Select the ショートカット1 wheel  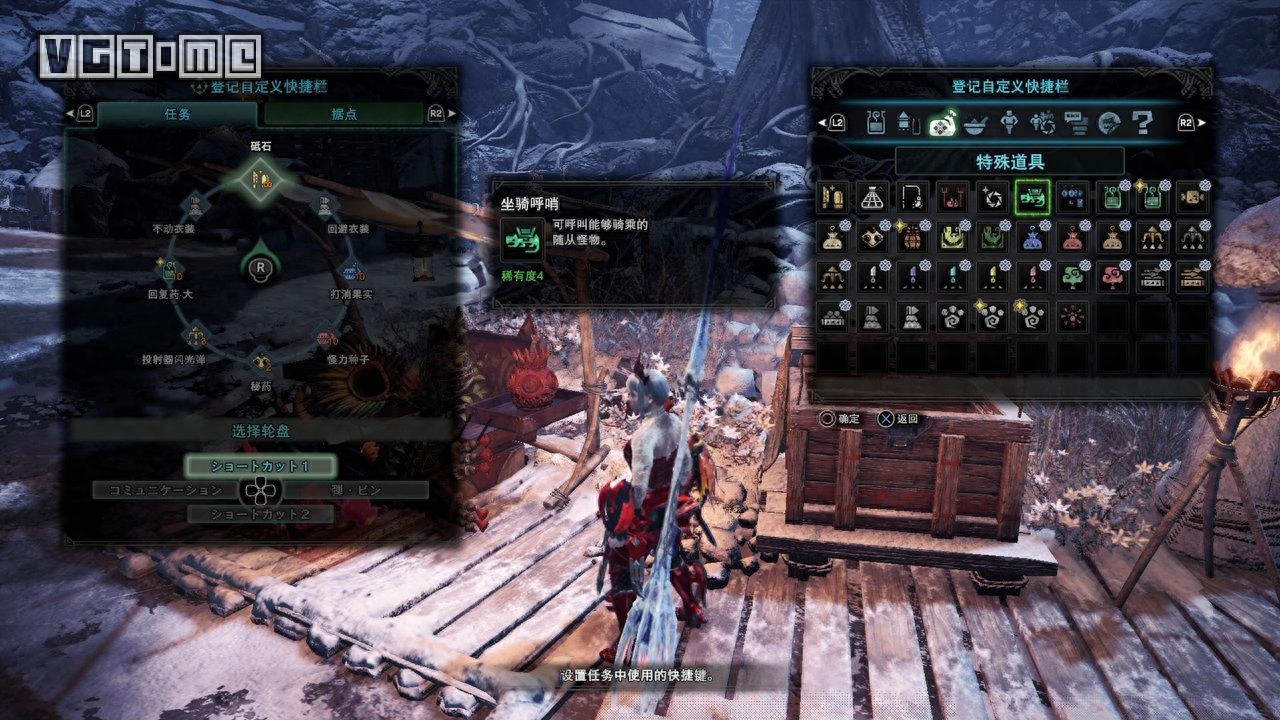pyautogui.click(x=260, y=466)
